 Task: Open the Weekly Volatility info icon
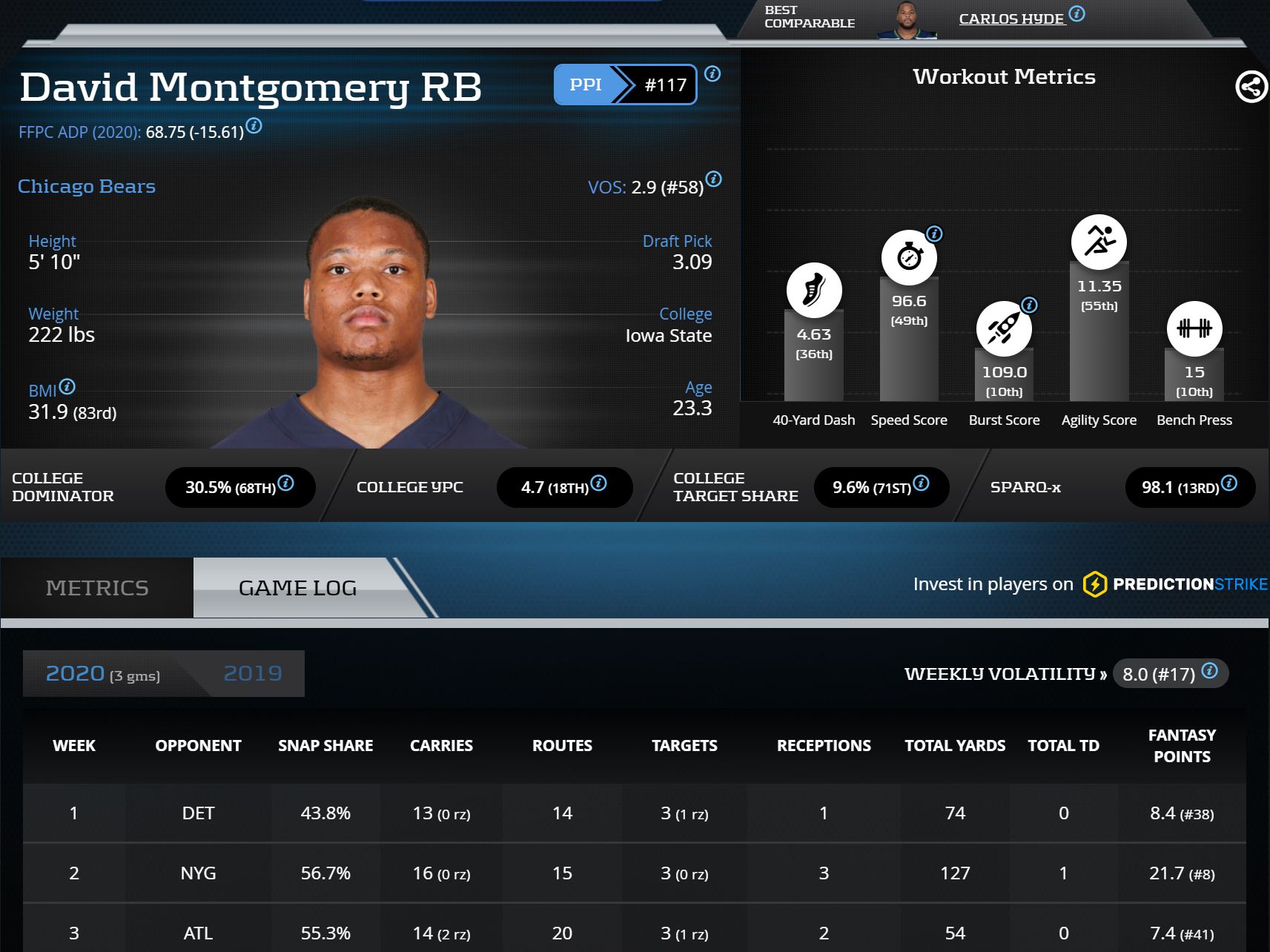tap(1210, 670)
